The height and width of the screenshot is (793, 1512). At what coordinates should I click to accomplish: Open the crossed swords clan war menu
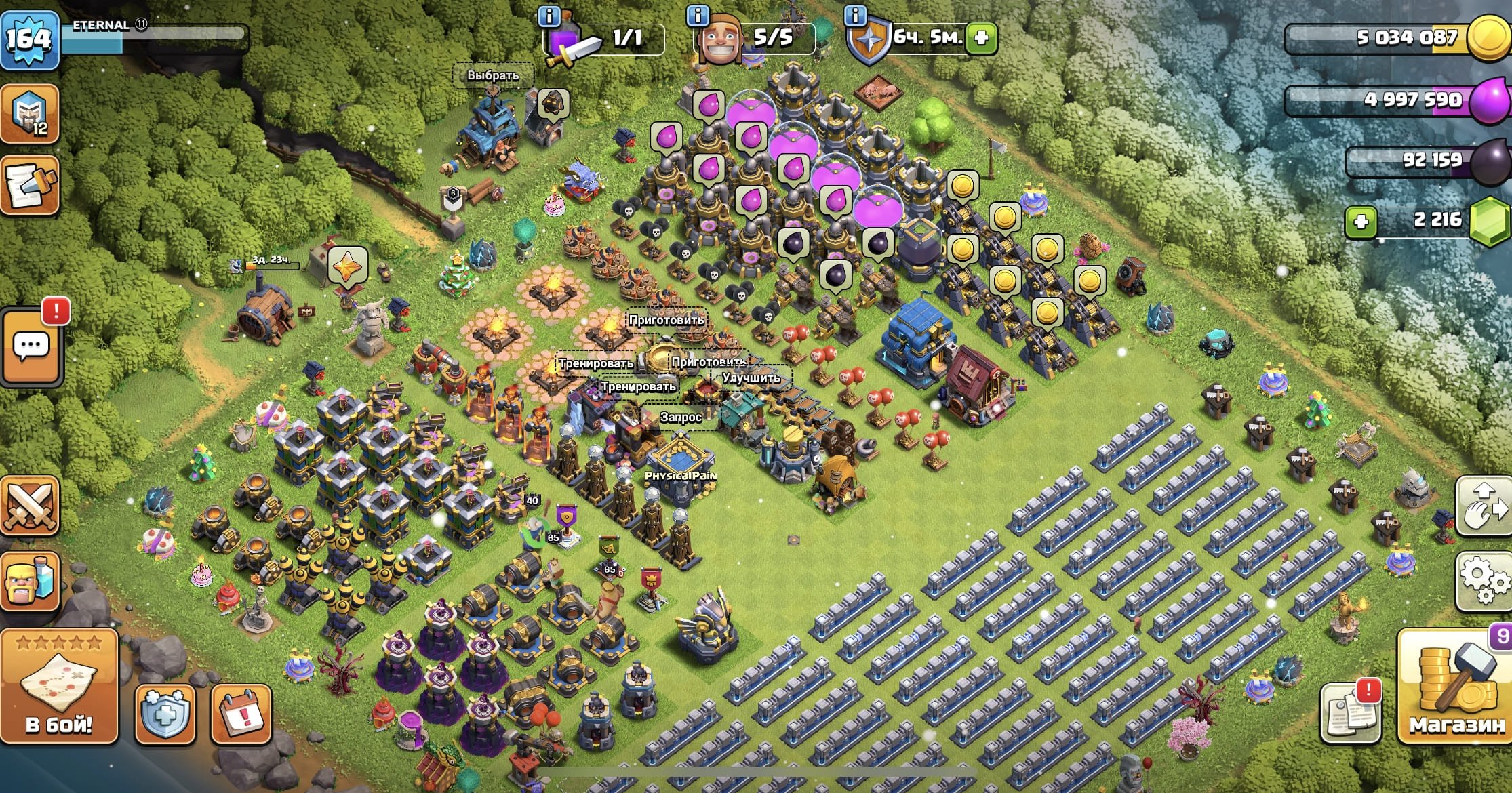coord(30,506)
